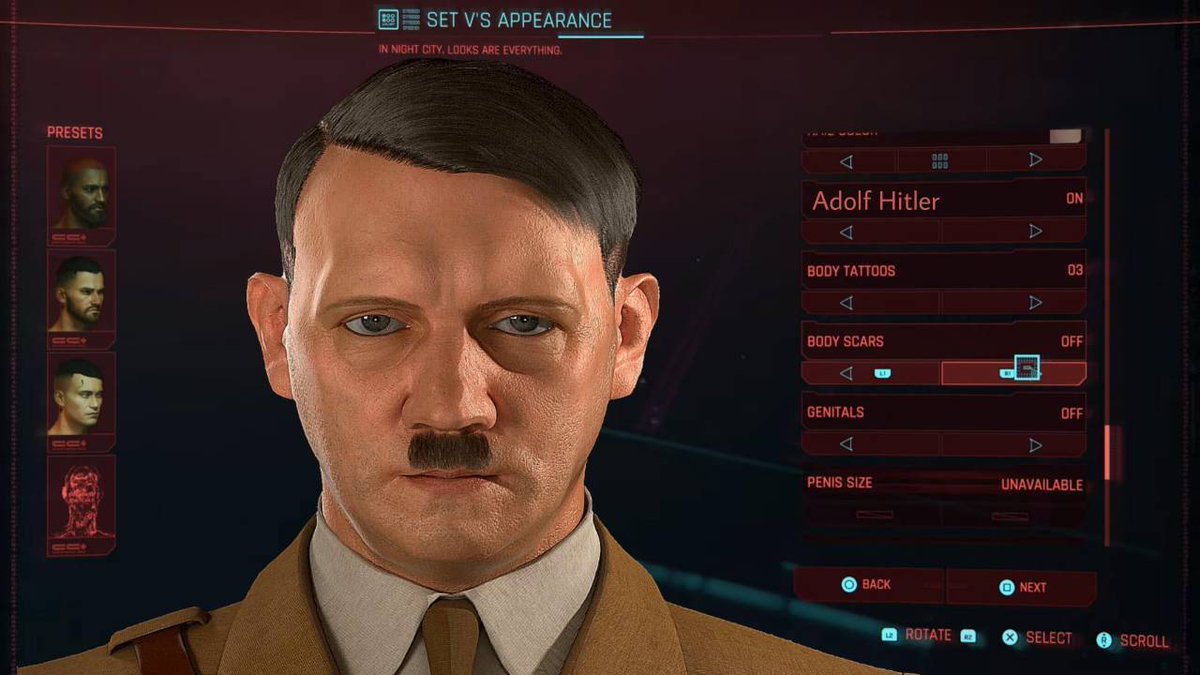Viewport: 1200px width, 675px height.
Task: Click the next hair color arrow
Action: point(1035,160)
